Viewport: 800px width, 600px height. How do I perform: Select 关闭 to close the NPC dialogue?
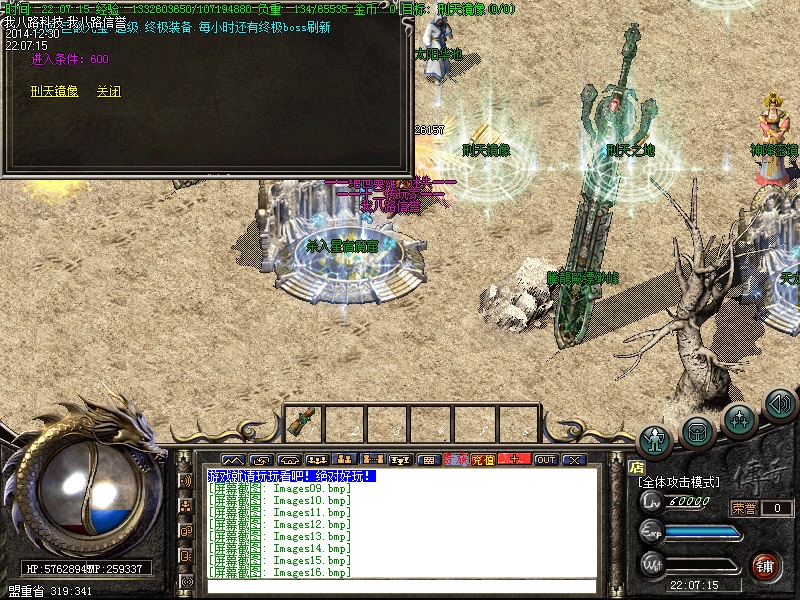click(108, 91)
